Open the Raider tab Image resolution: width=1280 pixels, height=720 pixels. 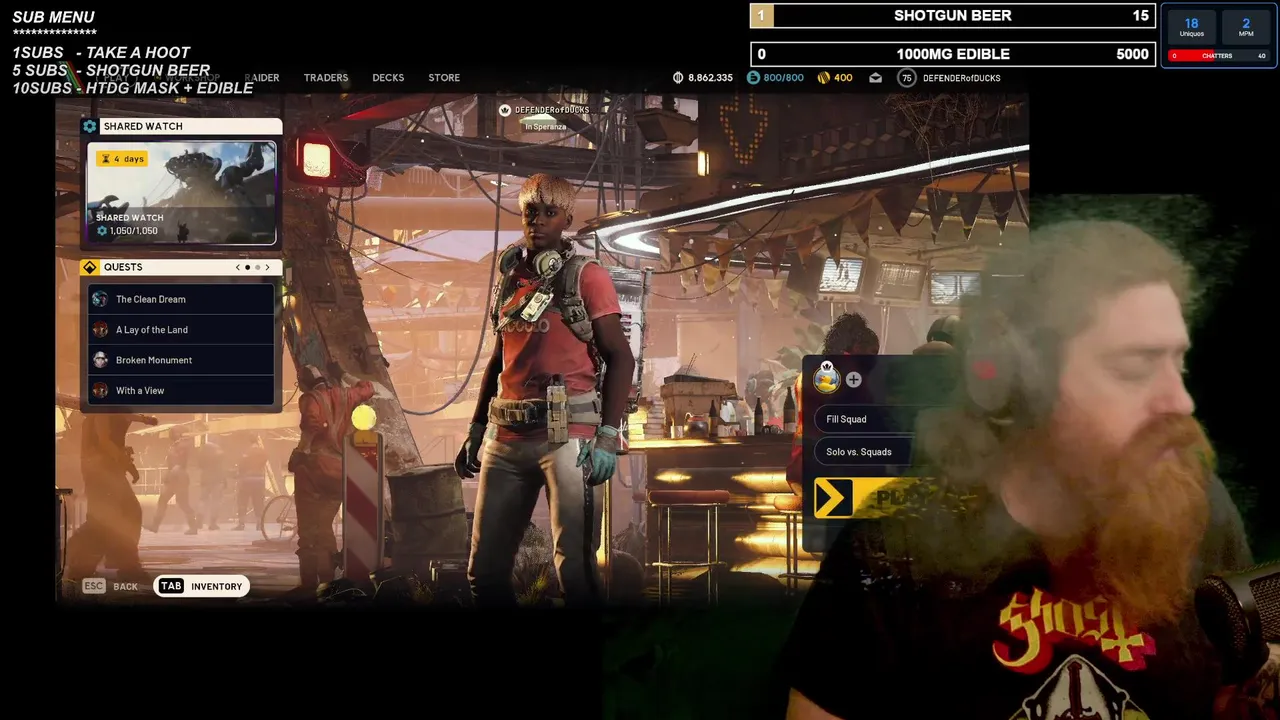tap(262, 78)
